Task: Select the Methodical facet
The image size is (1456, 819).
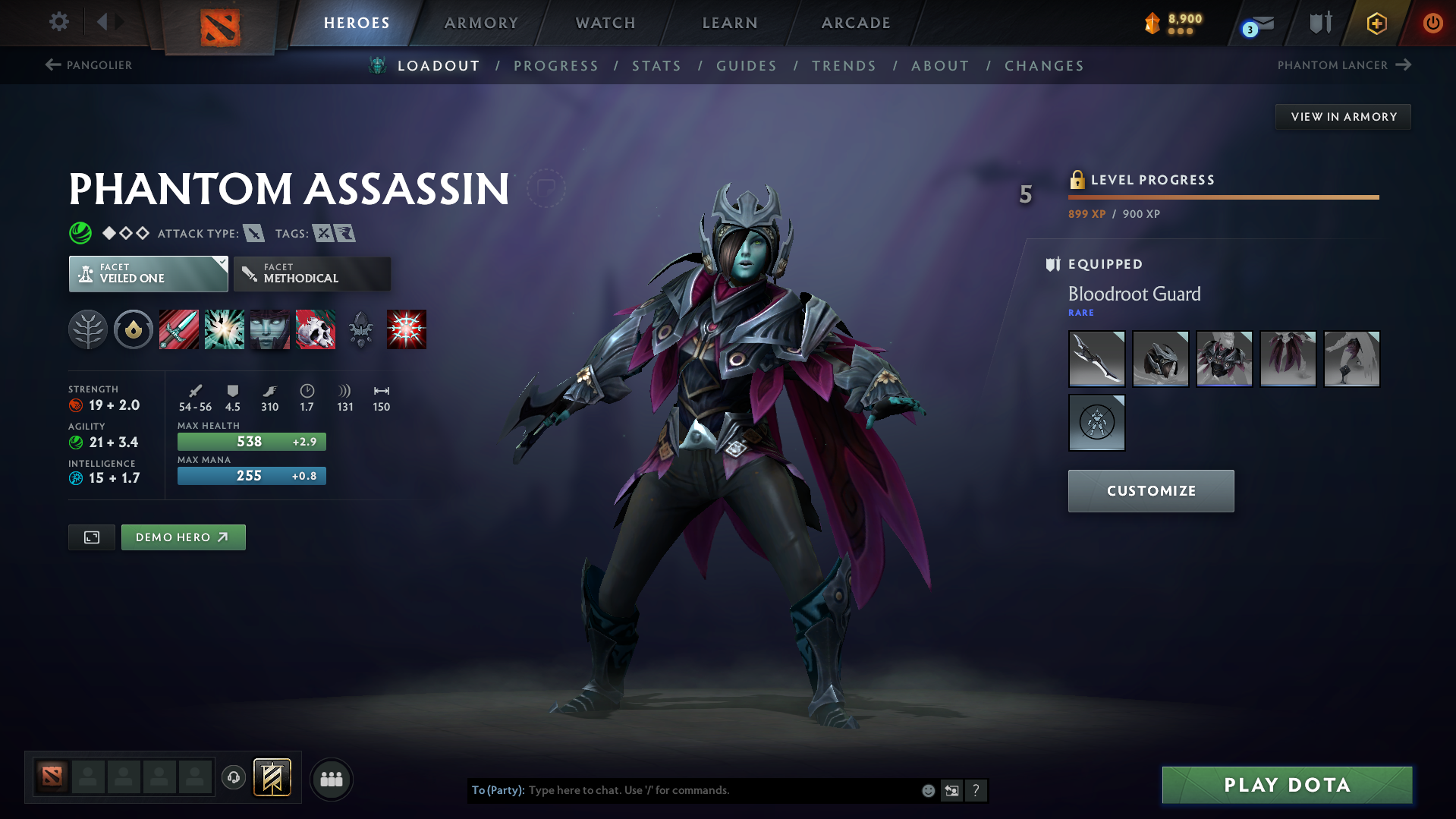Action: 311,273
